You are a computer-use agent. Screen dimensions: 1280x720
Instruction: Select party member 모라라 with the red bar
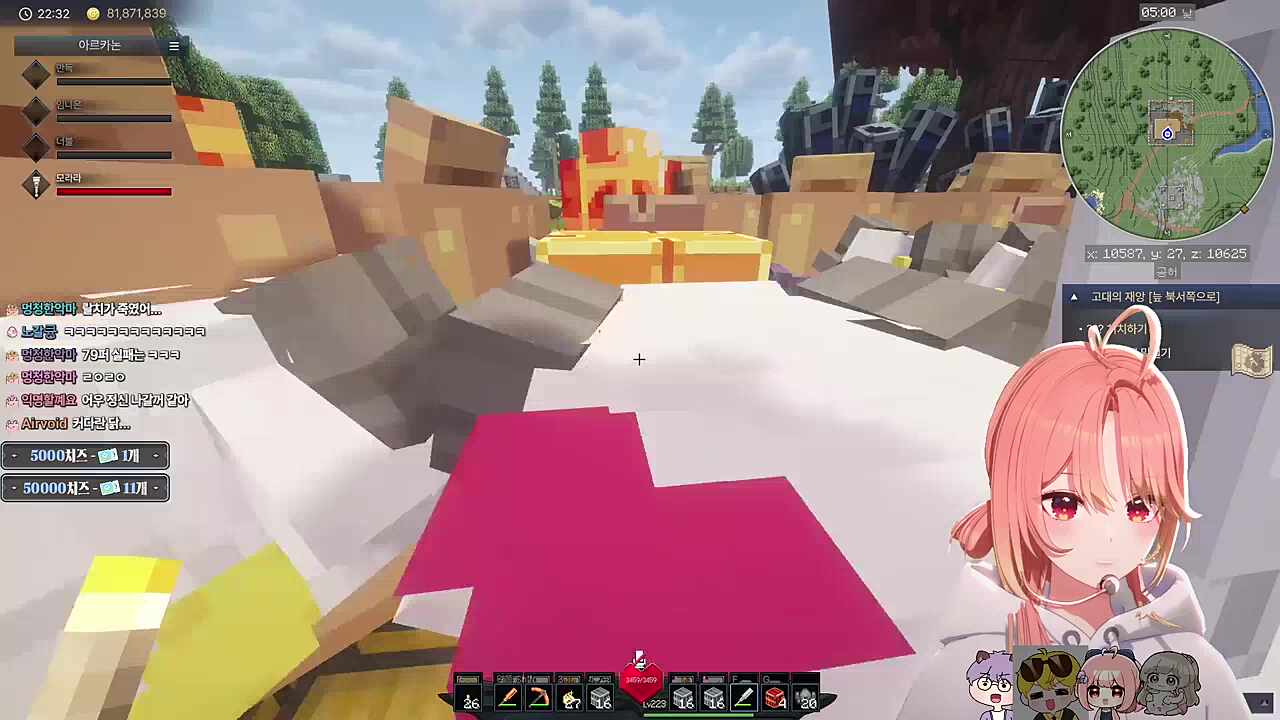tap(100, 185)
